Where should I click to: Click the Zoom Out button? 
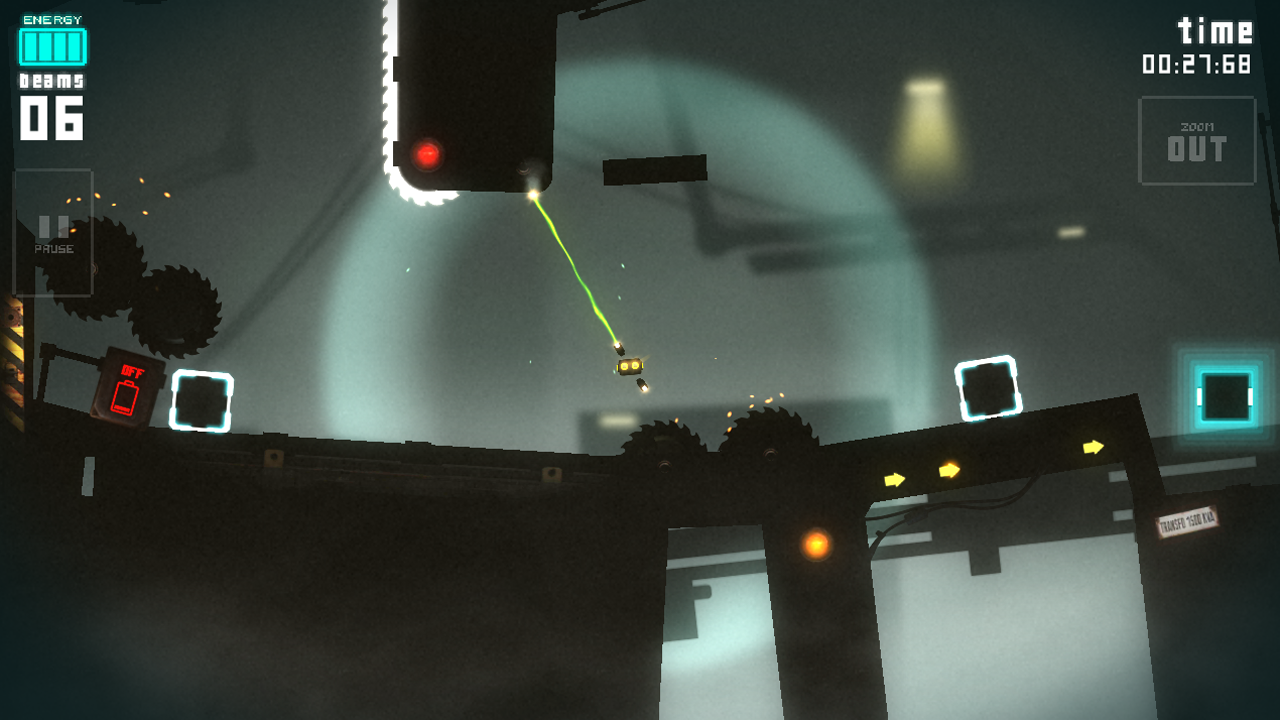pos(1196,139)
